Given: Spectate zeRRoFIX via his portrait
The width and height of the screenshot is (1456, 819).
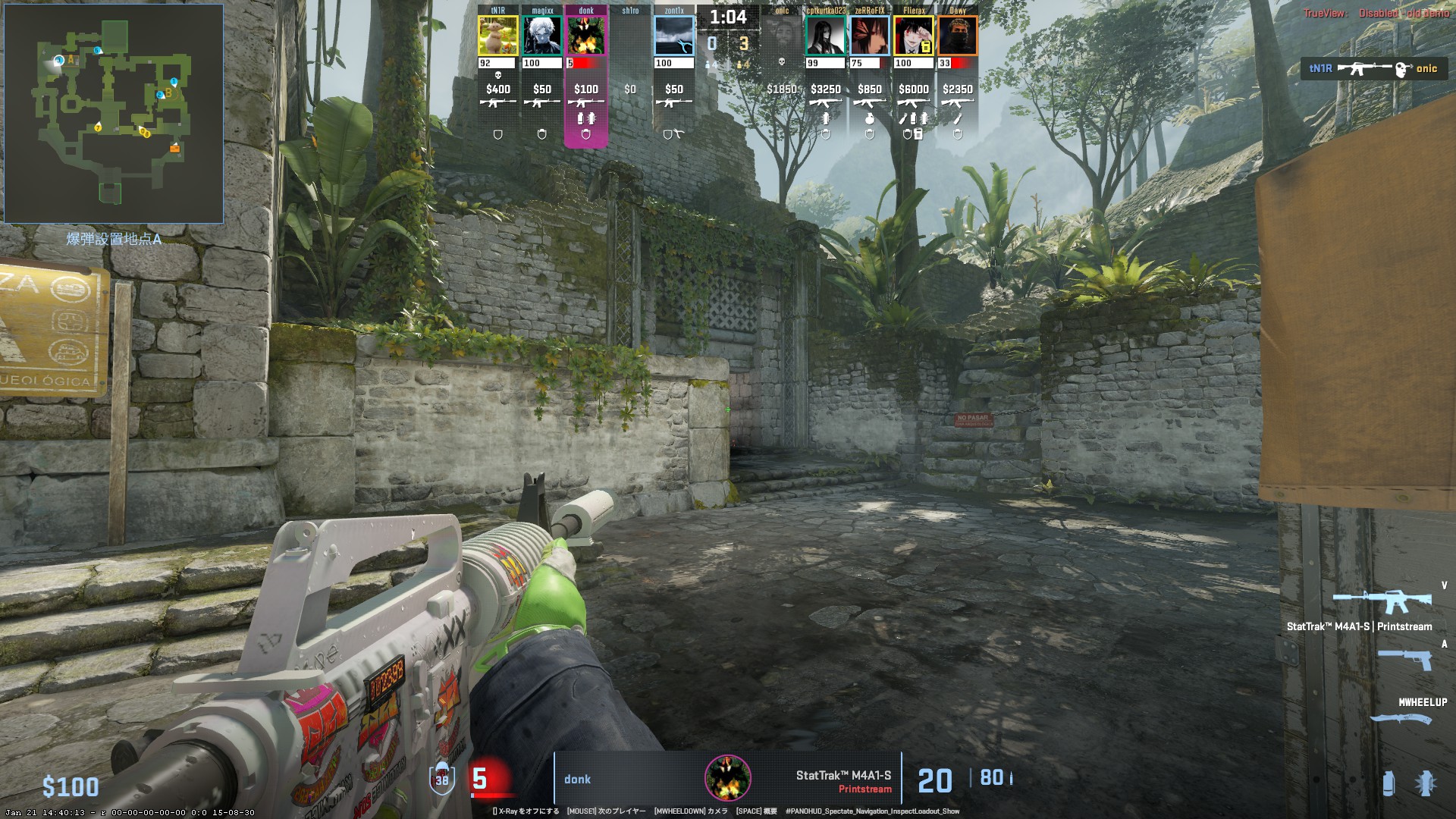Looking at the screenshot, I should [x=870, y=36].
